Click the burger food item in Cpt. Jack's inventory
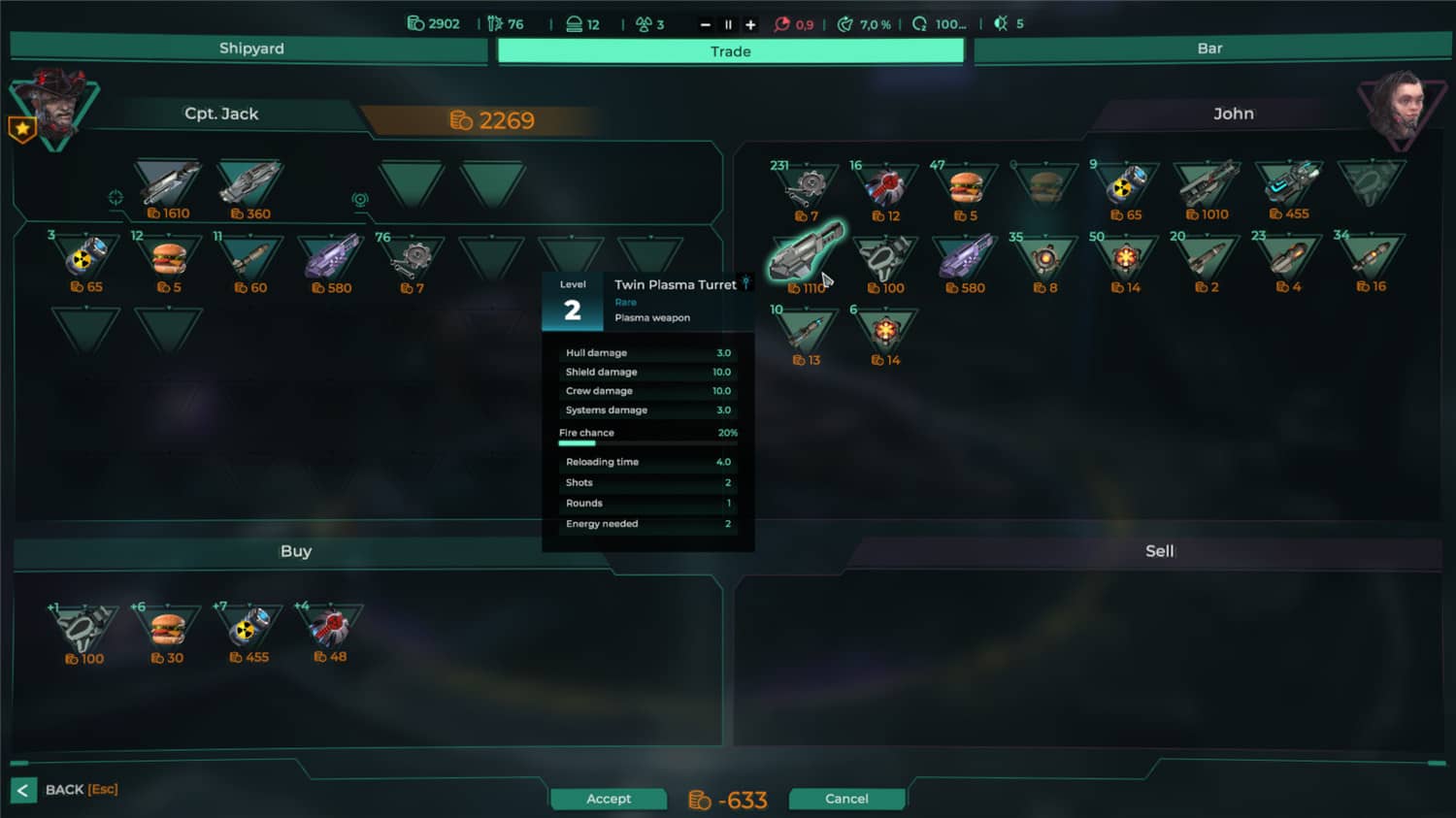Screen dimensions: 1456x818 [170, 257]
